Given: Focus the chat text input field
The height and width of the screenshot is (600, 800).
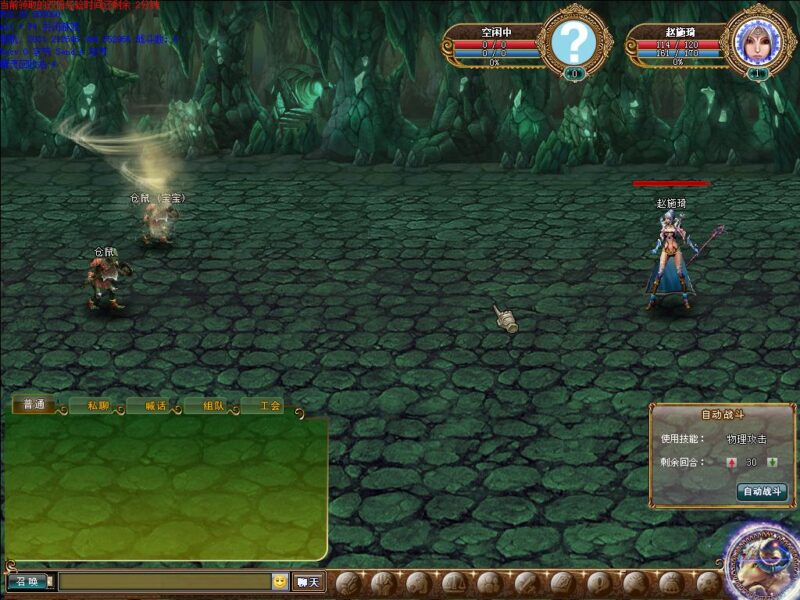Looking at the screenshot, I should (x=164, y=581).
